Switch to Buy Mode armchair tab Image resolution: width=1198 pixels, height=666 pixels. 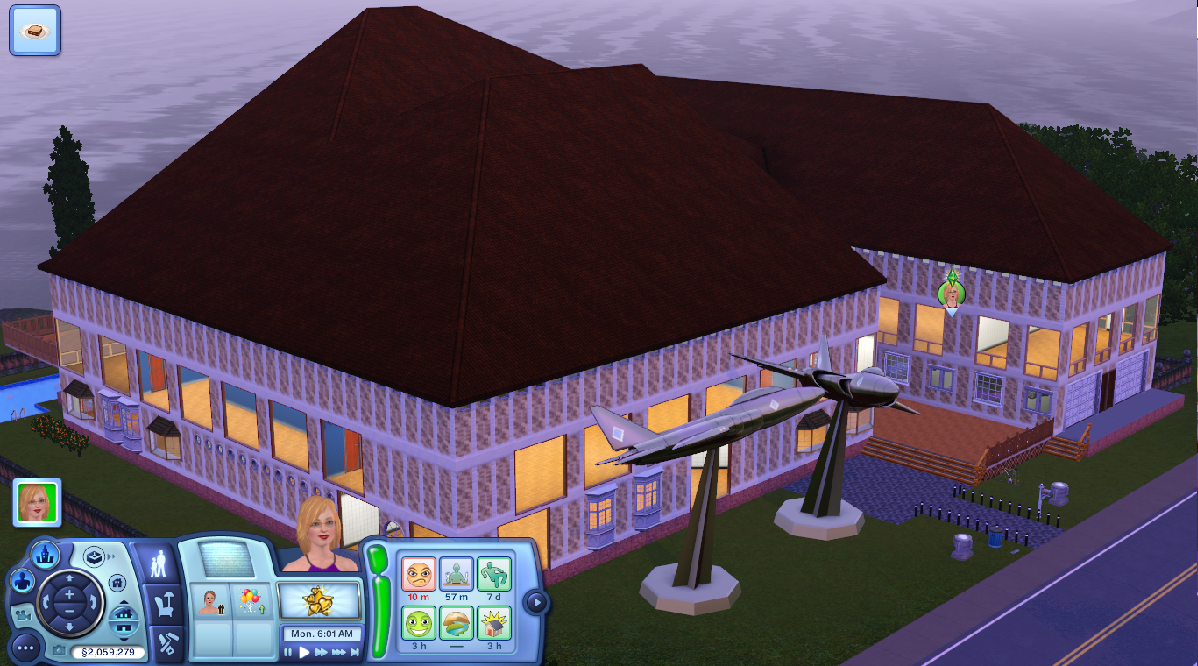[x=163, y=604]
